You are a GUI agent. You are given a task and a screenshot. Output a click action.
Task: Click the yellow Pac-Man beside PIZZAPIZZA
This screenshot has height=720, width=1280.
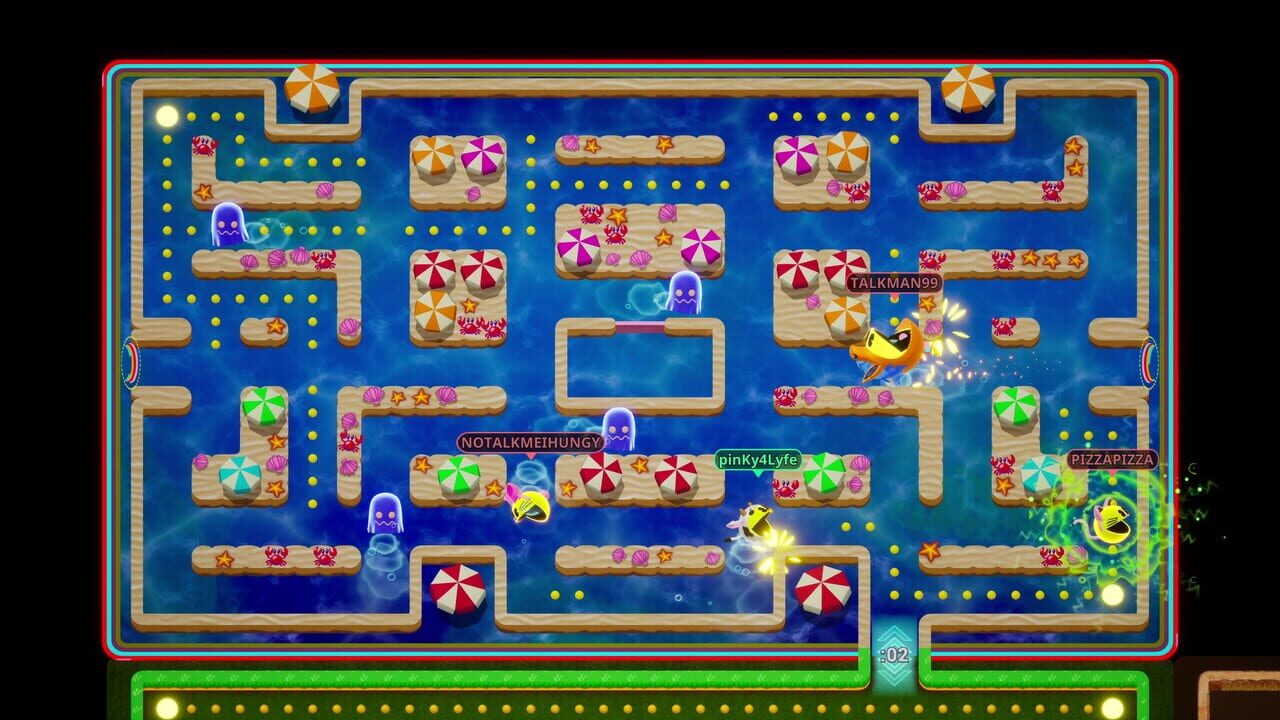[1113, 520]
